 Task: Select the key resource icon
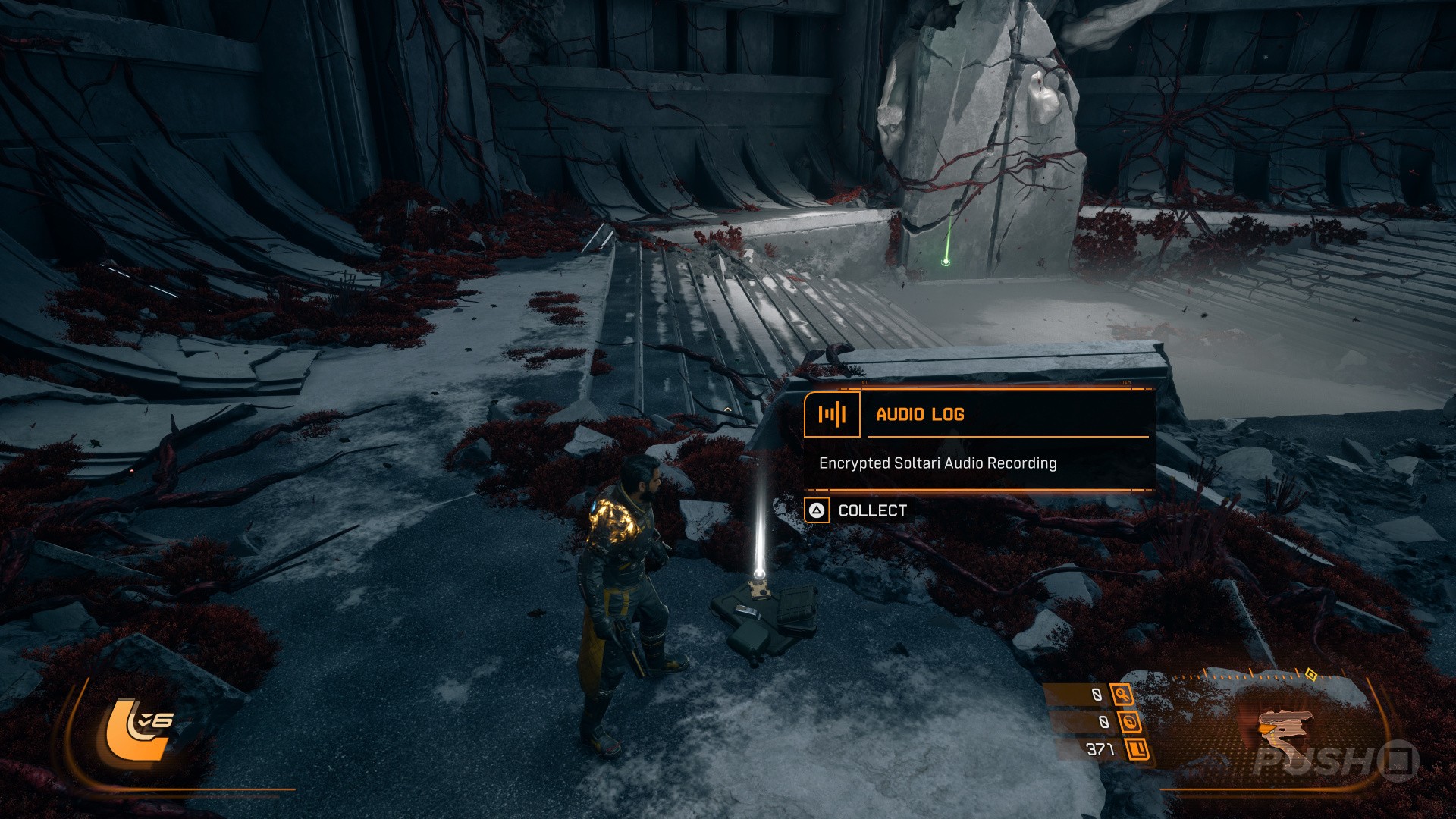point(1122,694)
